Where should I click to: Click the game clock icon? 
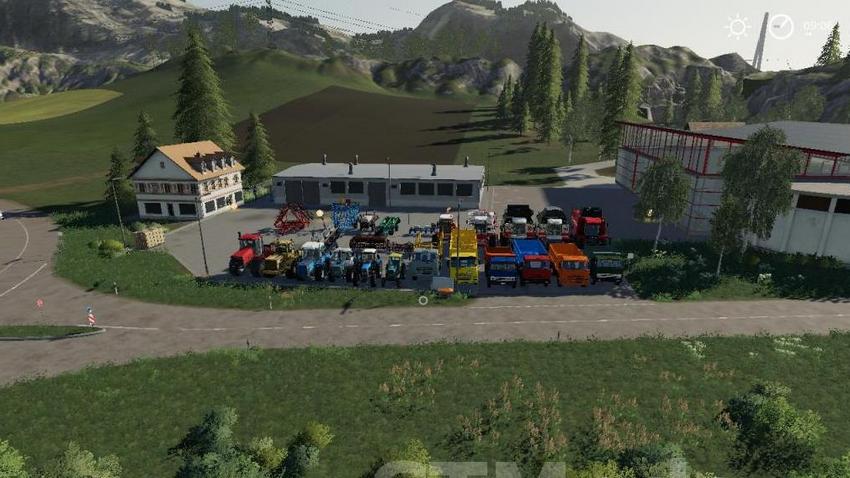[x=780, y=27]
